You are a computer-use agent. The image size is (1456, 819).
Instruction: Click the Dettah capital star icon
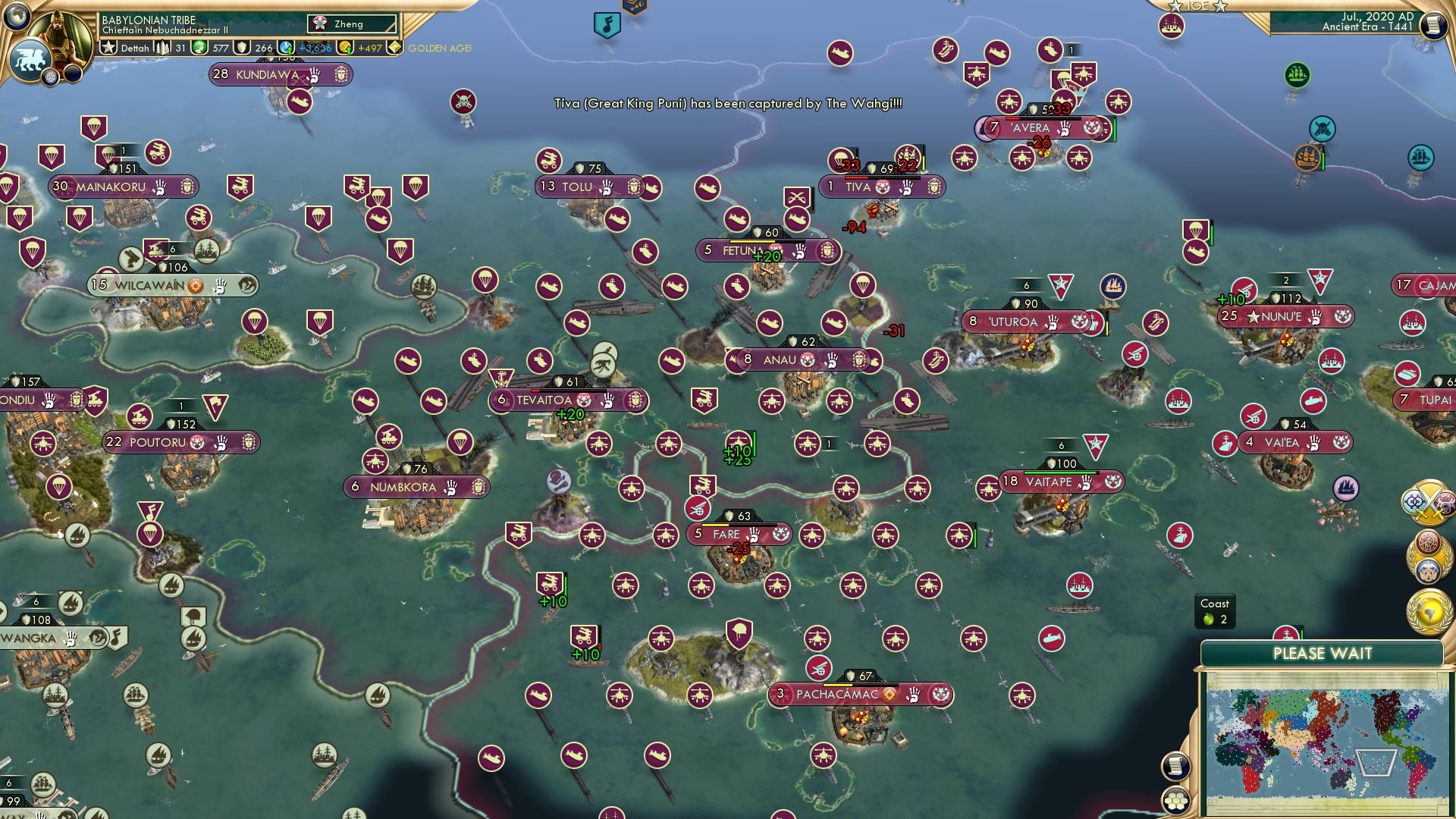tap(109, 48)
